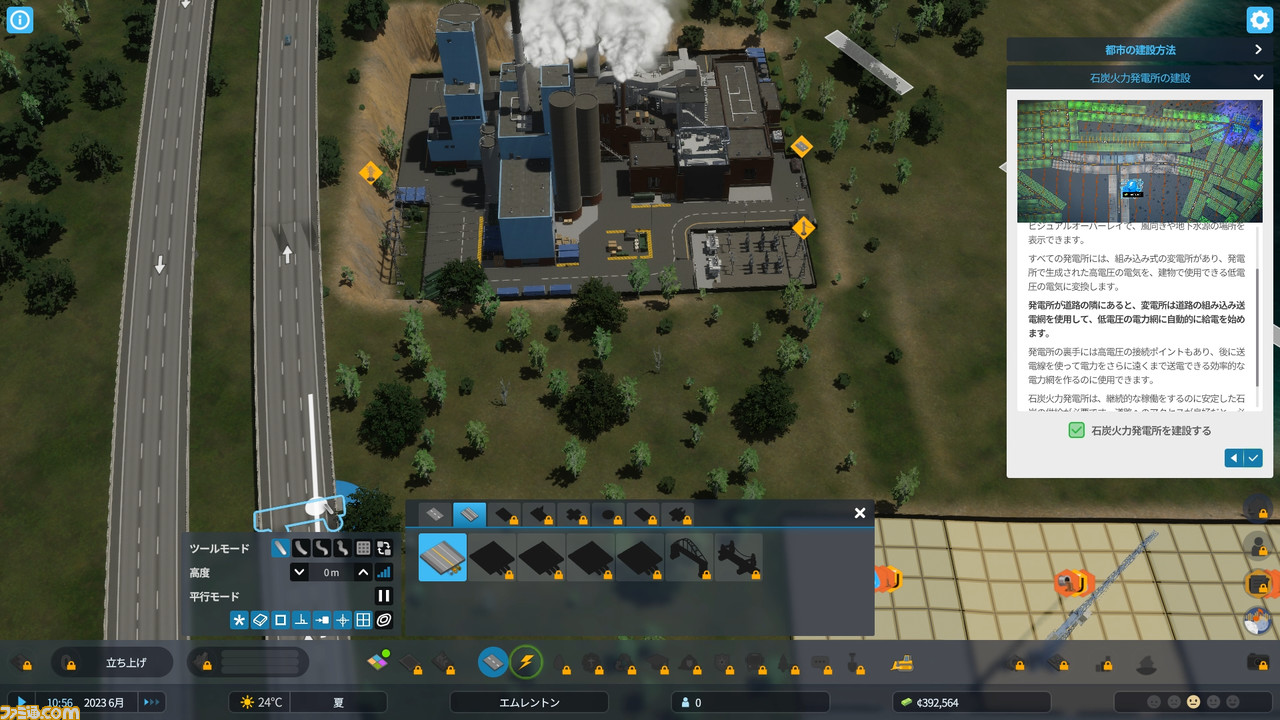Open the electricity menu lightning icon
This screenshot has width=1280, height=720.
(526, 662)
